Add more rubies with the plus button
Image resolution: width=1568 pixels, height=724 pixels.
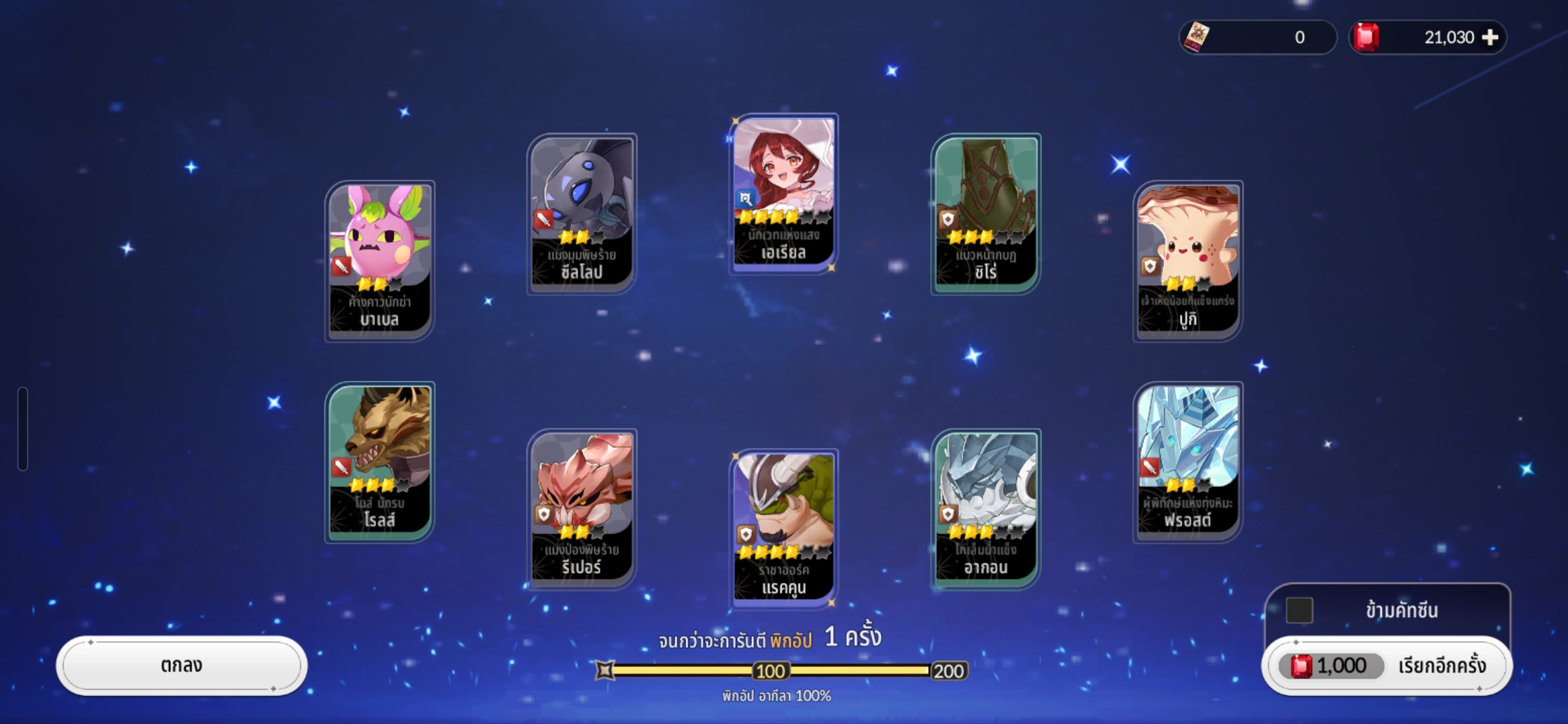tap(1490, 38)
